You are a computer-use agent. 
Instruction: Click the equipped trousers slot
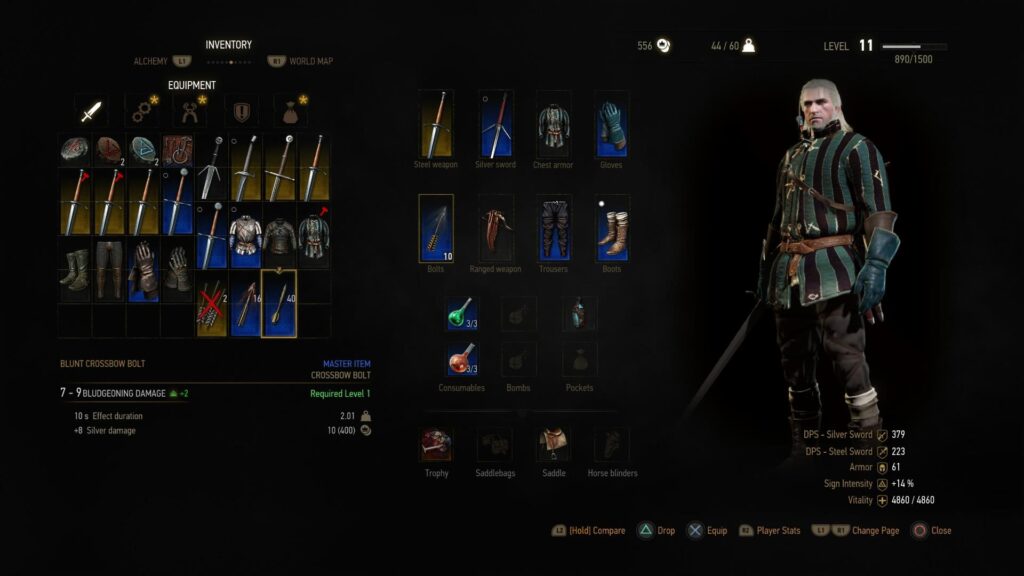[x=553, y=228]
